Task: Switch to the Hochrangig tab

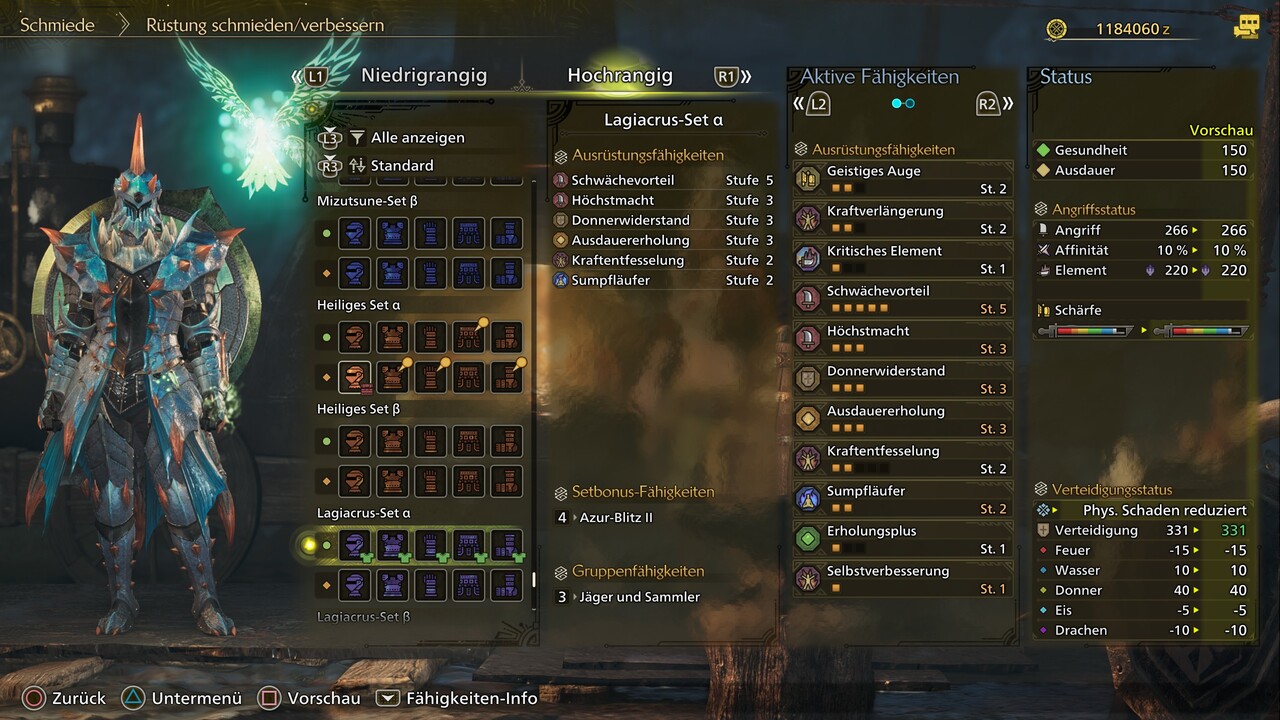Action: click(x=620, y=76)
